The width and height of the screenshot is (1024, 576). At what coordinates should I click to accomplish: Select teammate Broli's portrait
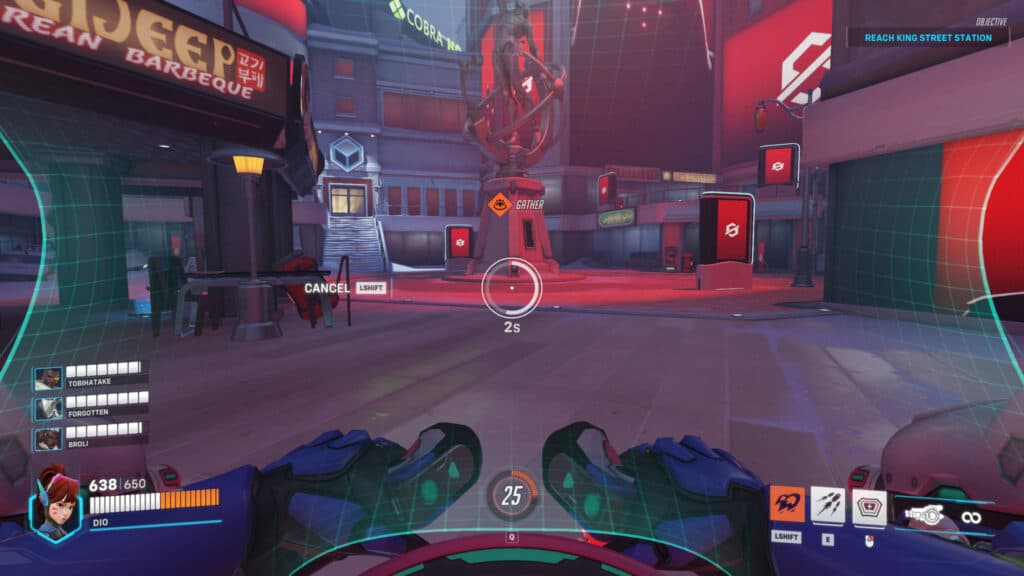click(48, 439)
